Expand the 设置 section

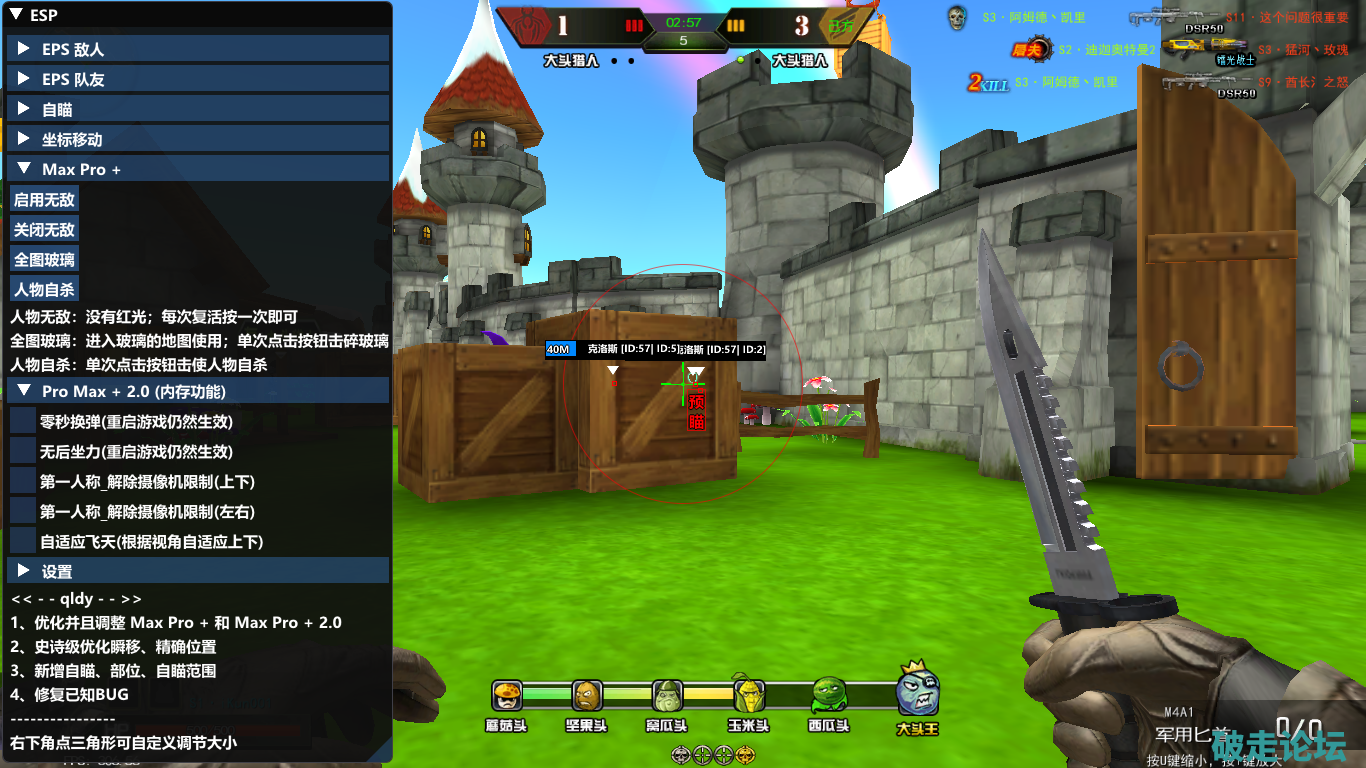(x=24, y=571)
